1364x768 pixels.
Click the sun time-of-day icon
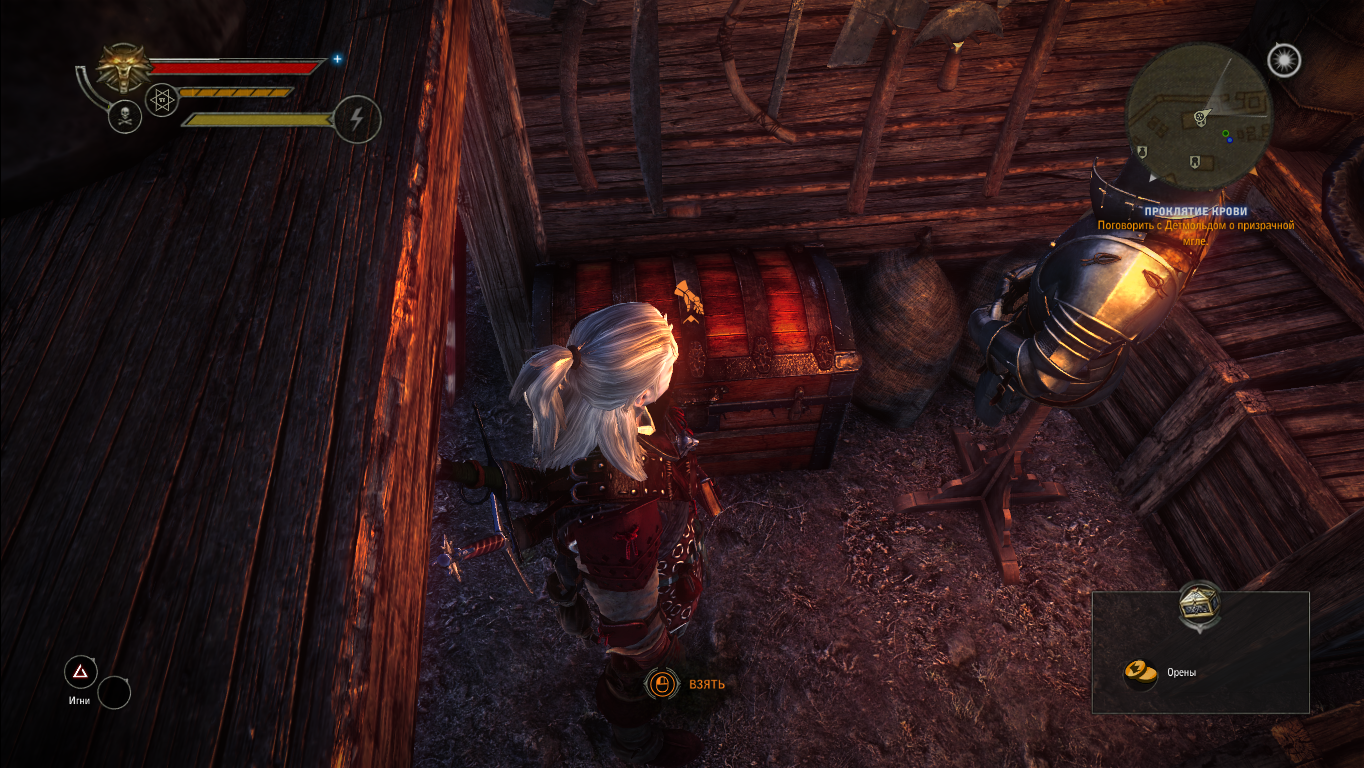(x=1283, y=61)
